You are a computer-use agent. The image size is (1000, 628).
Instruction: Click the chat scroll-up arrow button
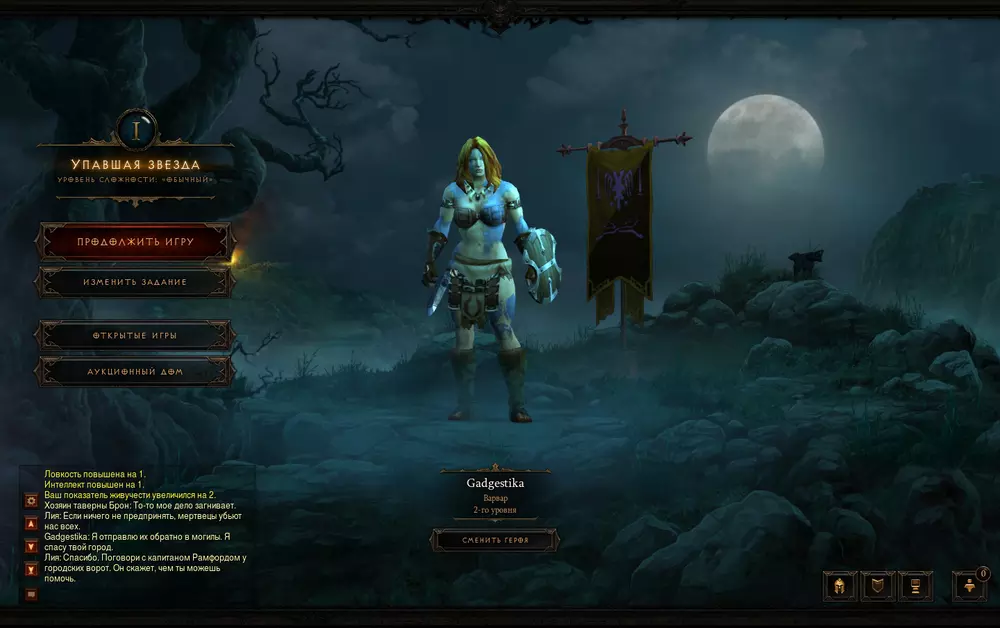click(31, 523)
